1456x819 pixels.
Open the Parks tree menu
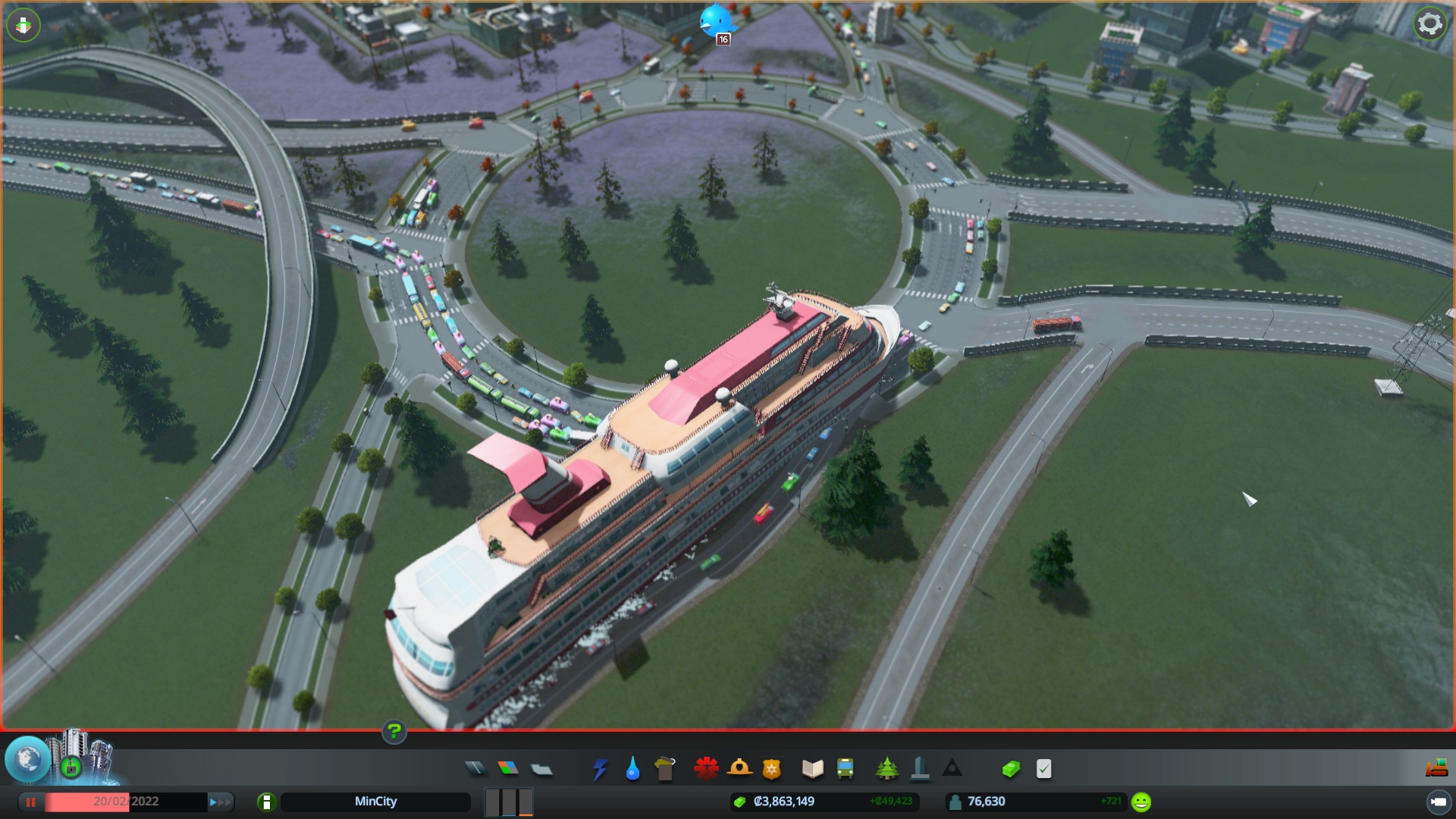886,769
